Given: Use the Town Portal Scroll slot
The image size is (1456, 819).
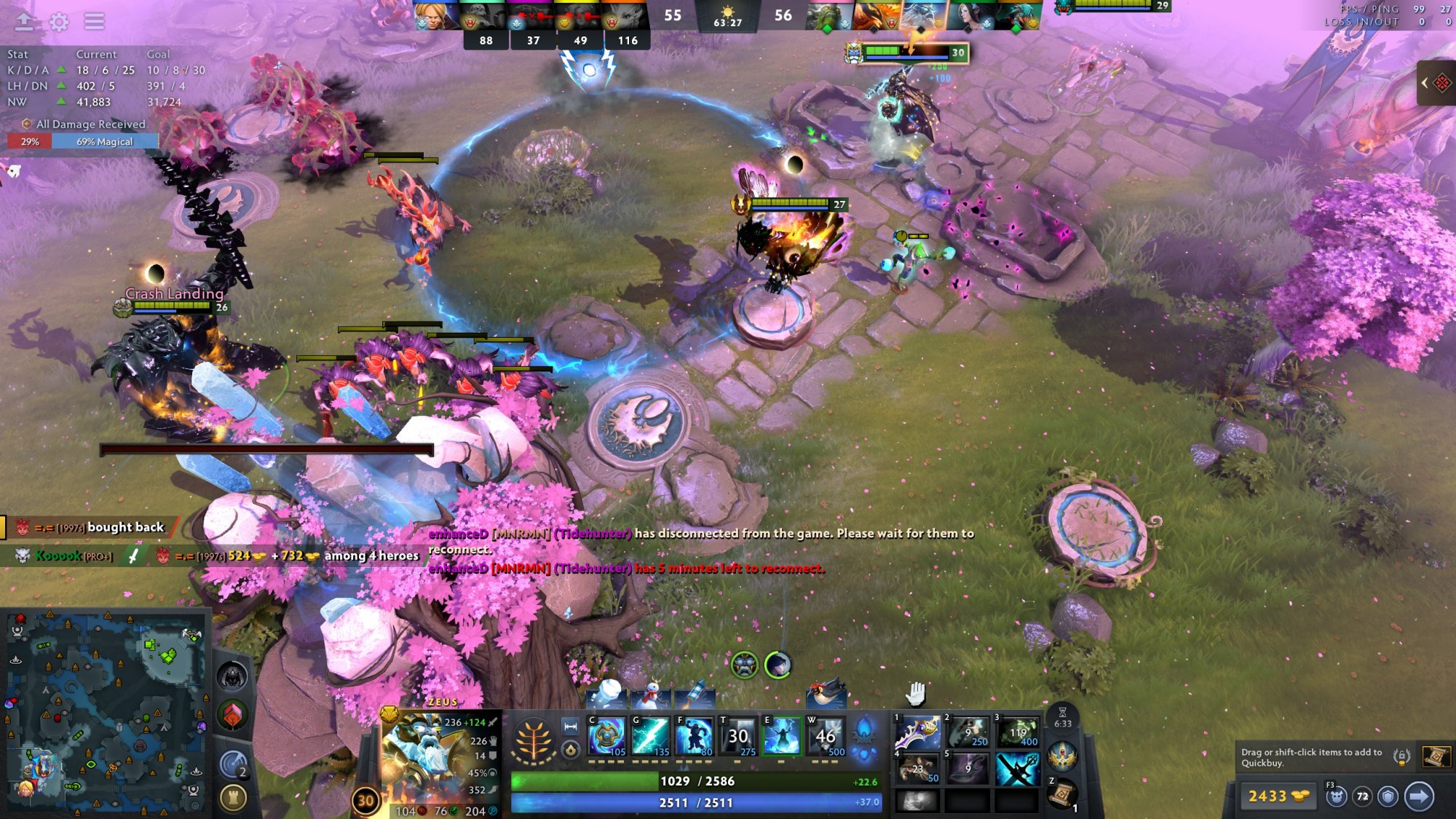Looking at the screenshot, I should click(x=1063, y=792).
